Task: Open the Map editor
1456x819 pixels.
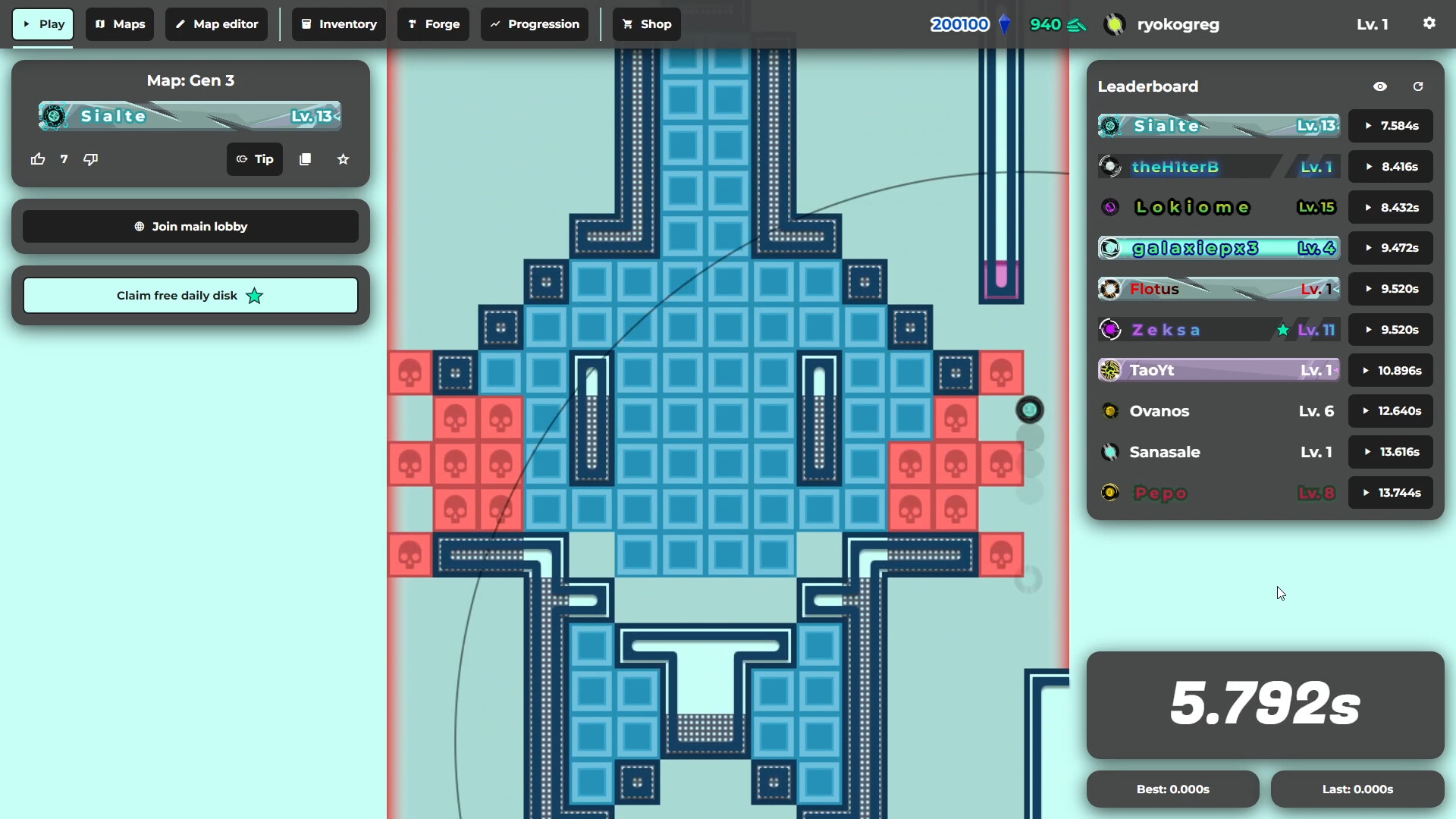Action: click(215, 24)
